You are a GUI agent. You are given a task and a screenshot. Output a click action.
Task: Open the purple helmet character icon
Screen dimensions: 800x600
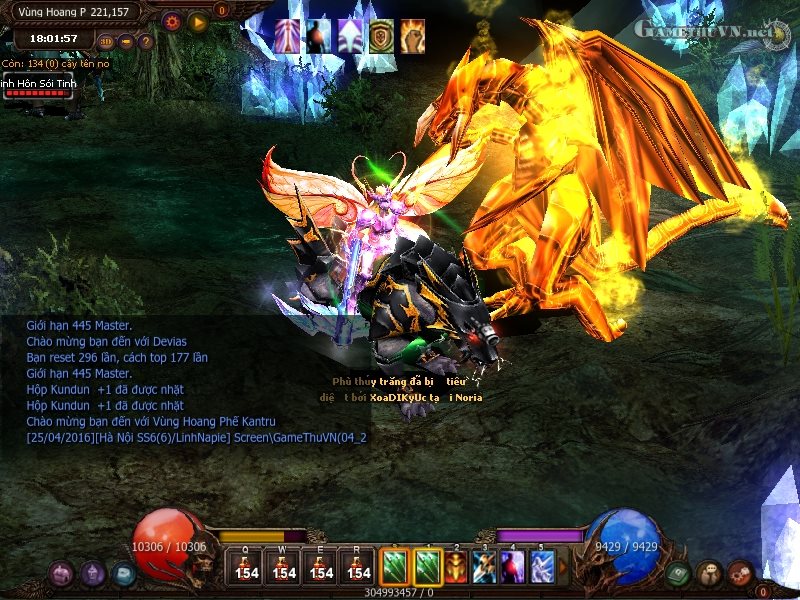(93, 573)
